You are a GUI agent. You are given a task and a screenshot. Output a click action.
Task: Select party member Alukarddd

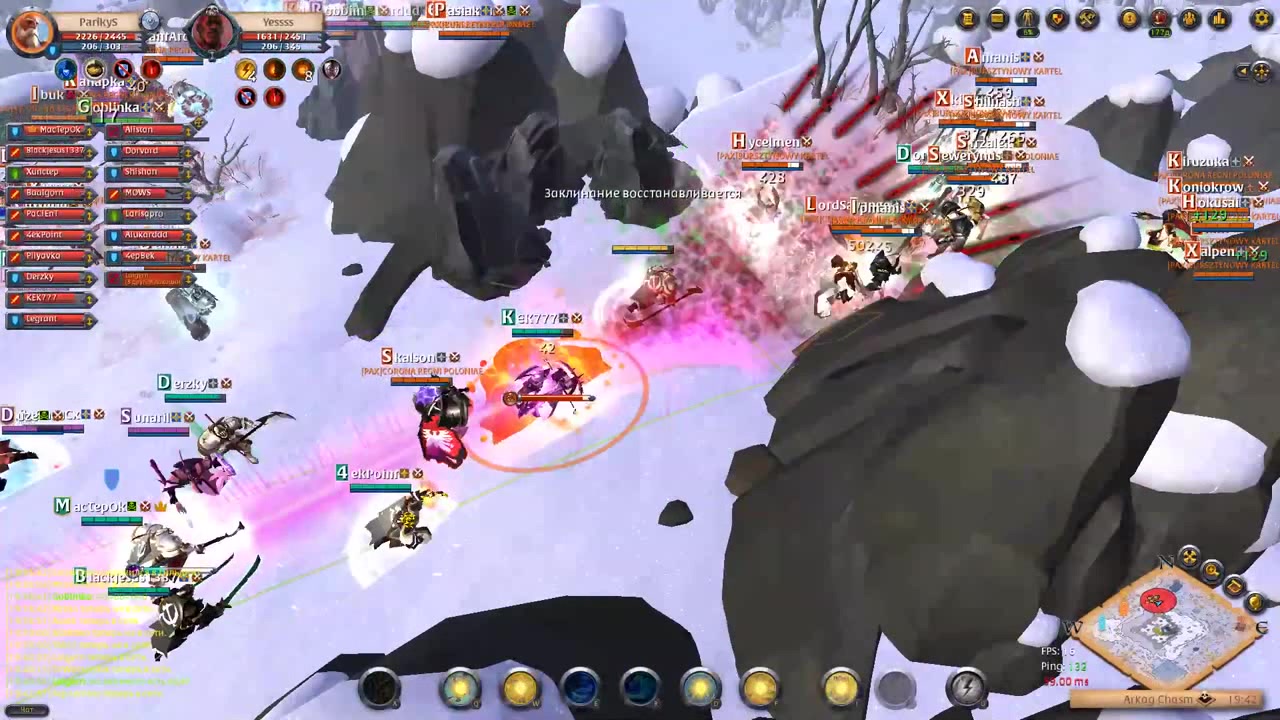click(147, 235)
